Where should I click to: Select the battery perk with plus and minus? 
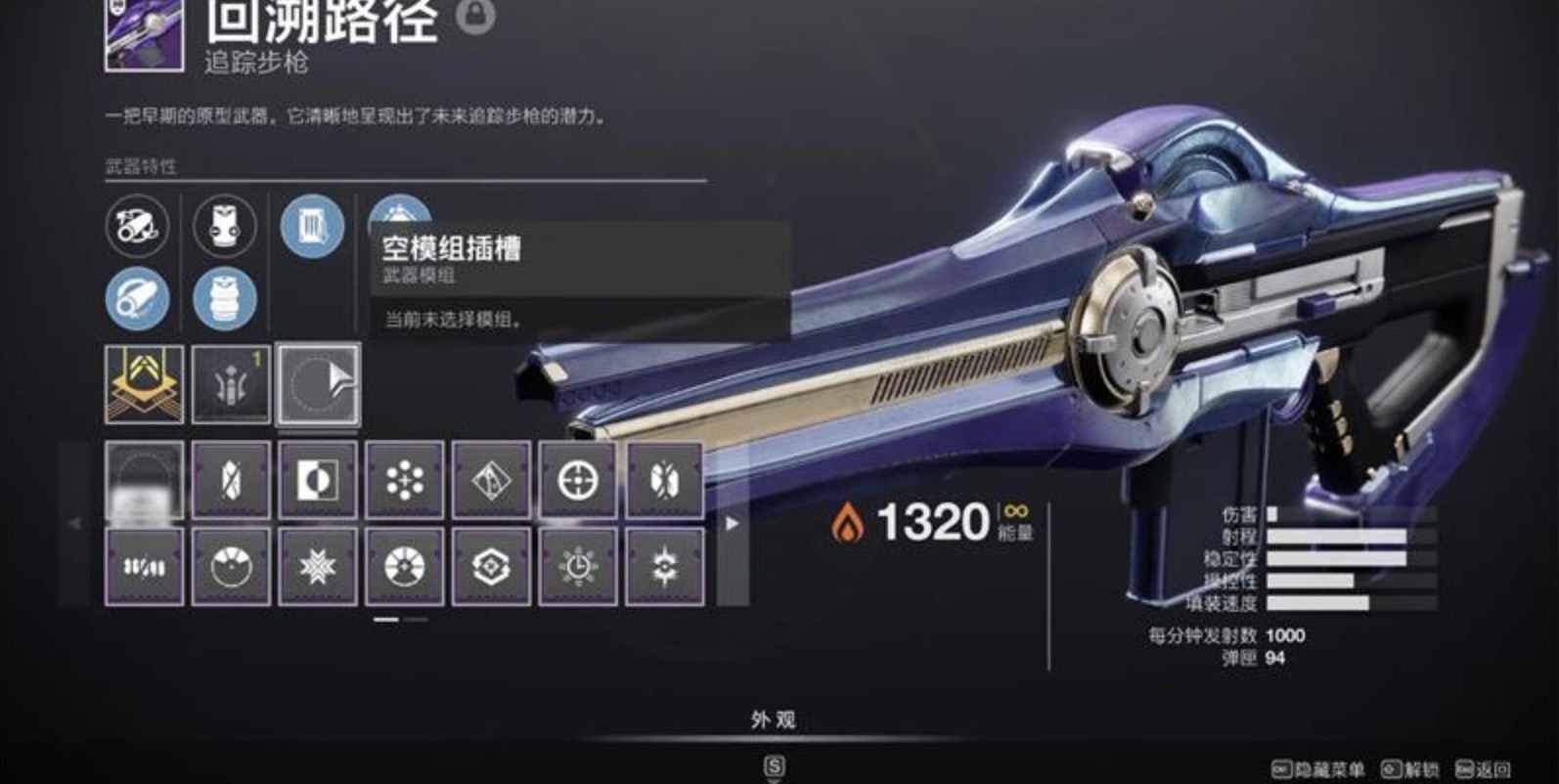coord(225,226)
